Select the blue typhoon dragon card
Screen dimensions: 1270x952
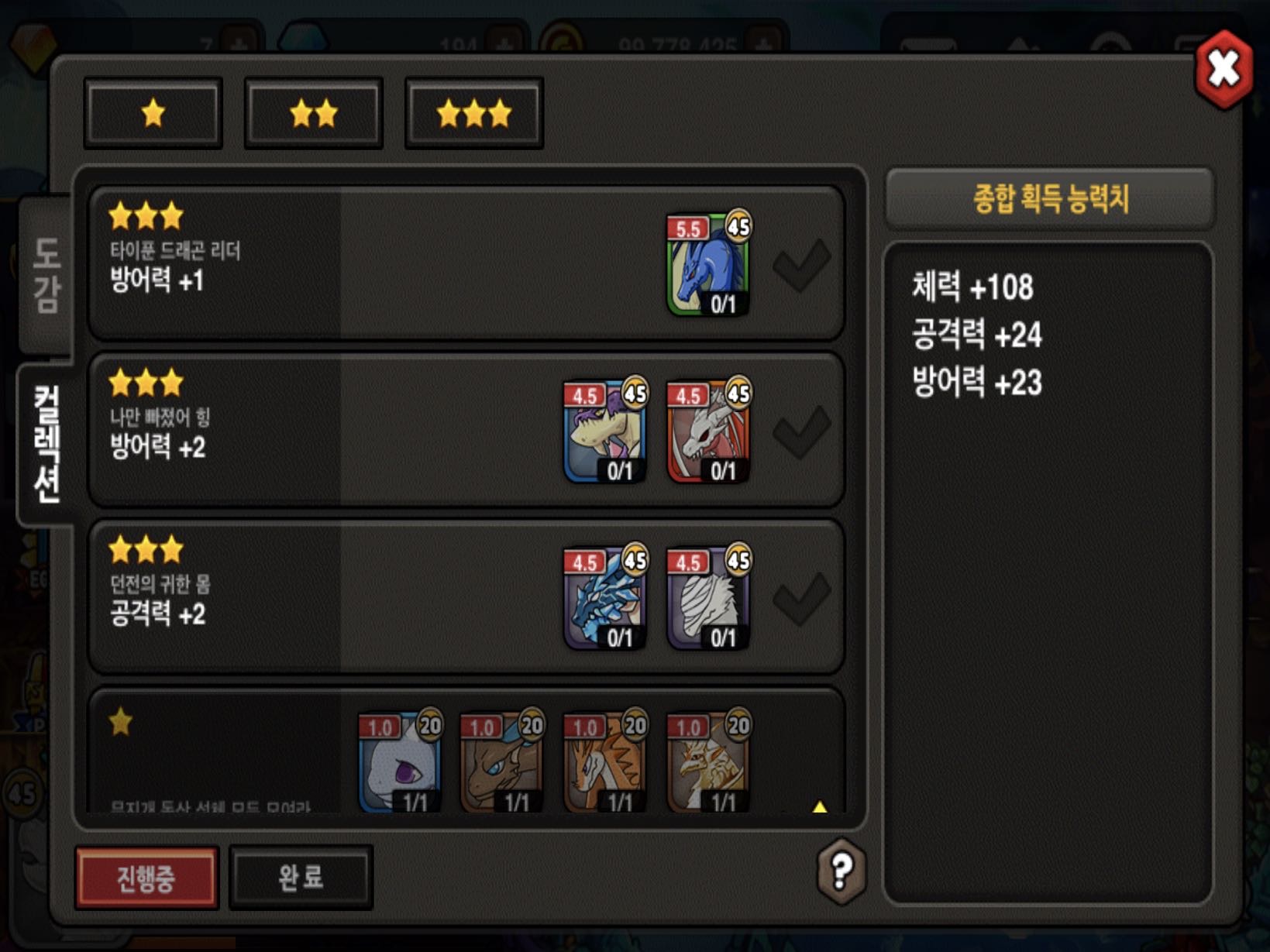708,265
